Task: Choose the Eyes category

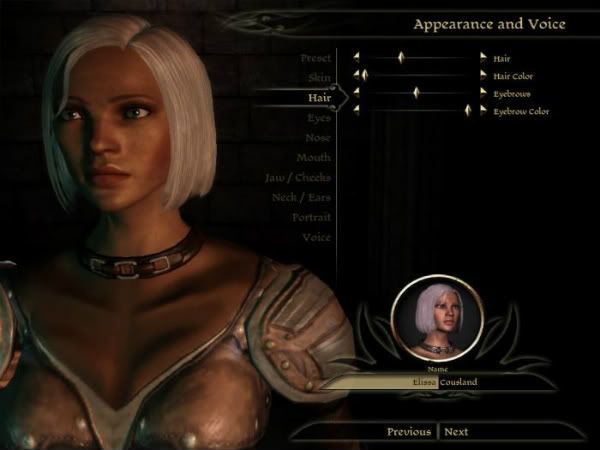Action: coord(319,118)
